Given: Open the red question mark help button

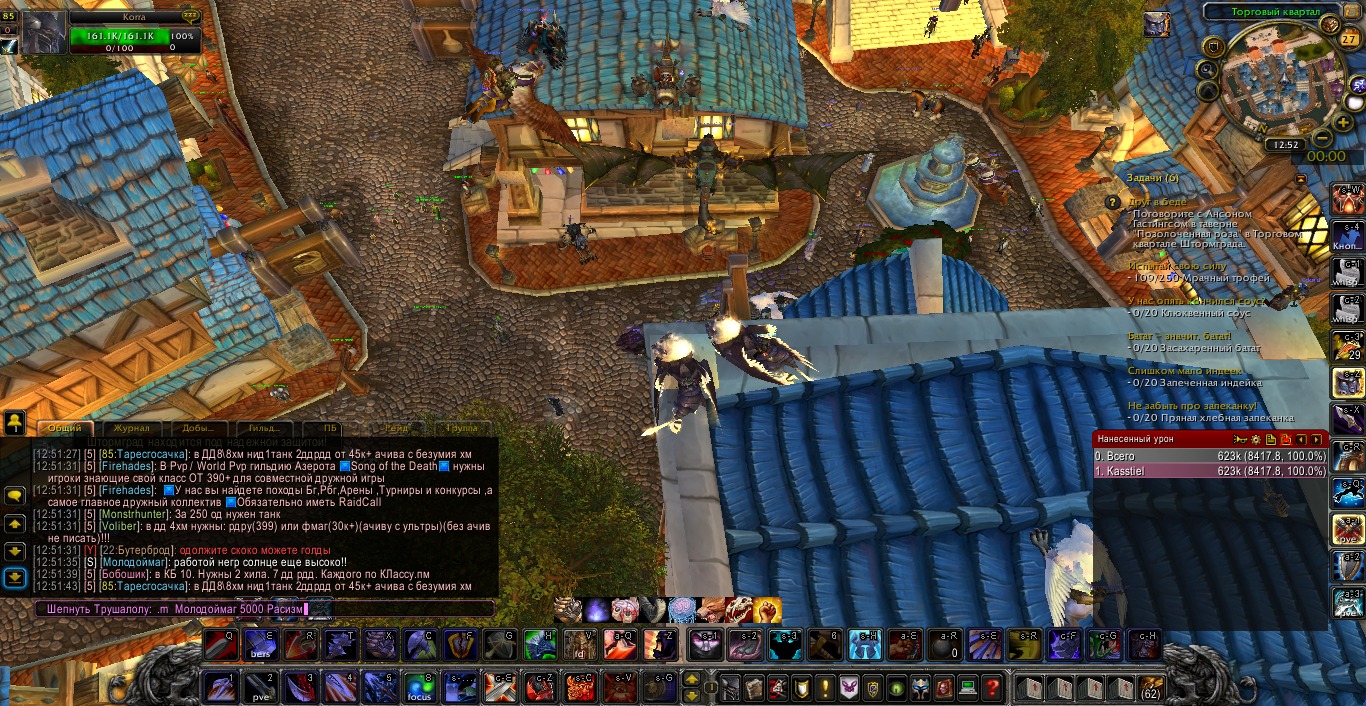Looking at the screenshot, I should click(x=991, y=688).
